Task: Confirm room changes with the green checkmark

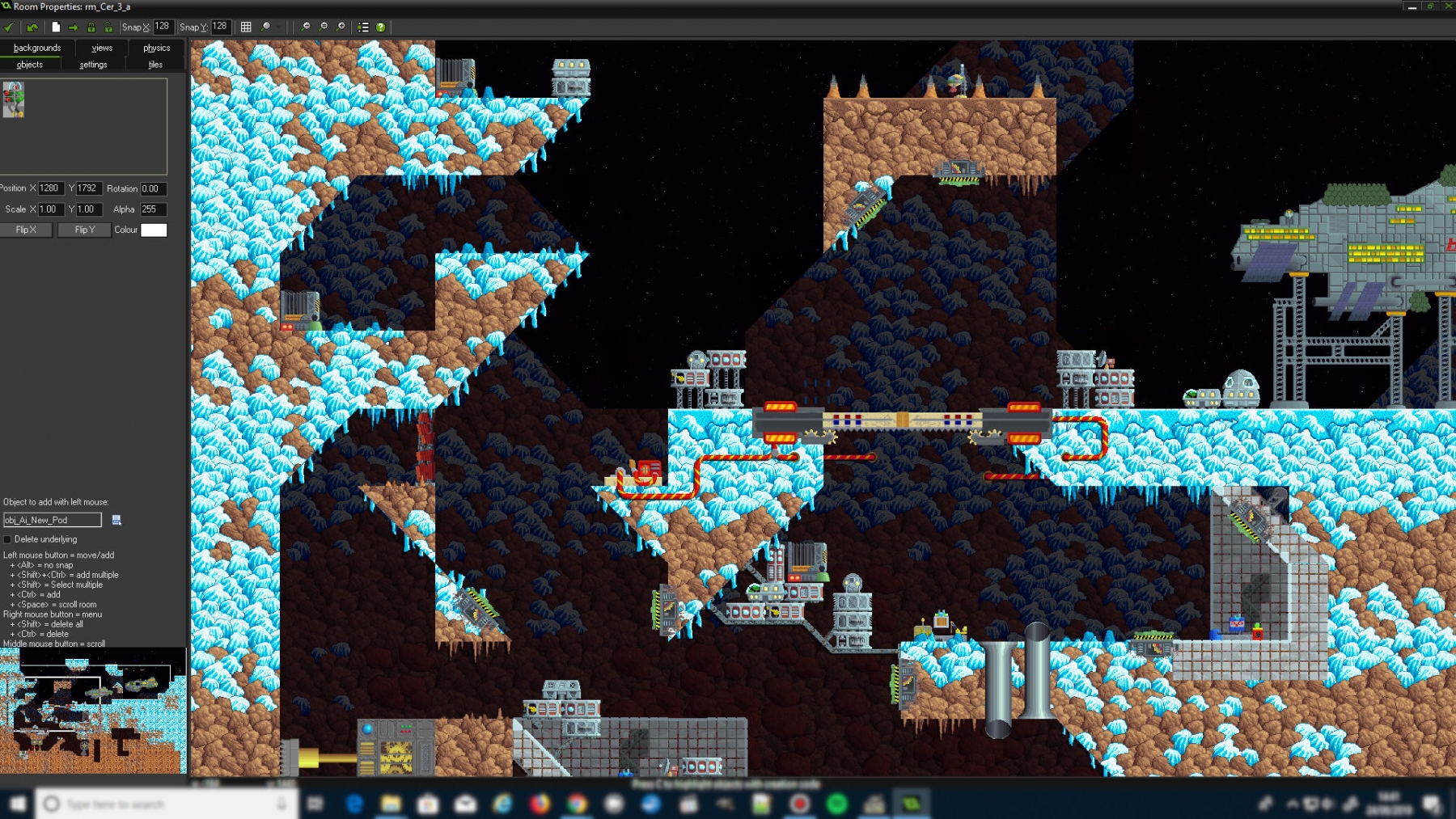Action: click(9, 27)
